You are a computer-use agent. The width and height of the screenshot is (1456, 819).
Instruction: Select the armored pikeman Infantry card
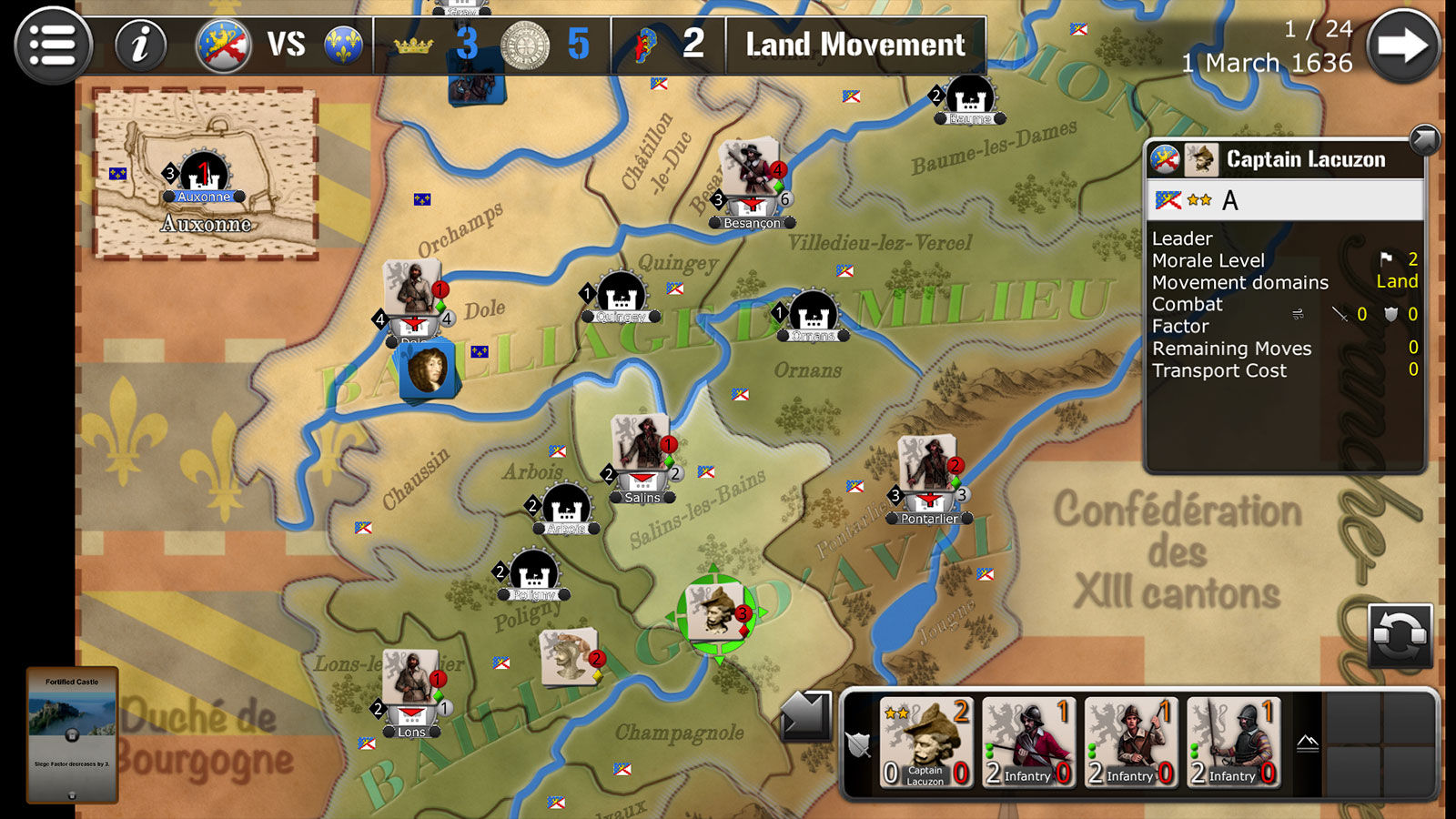[1233, 742]
